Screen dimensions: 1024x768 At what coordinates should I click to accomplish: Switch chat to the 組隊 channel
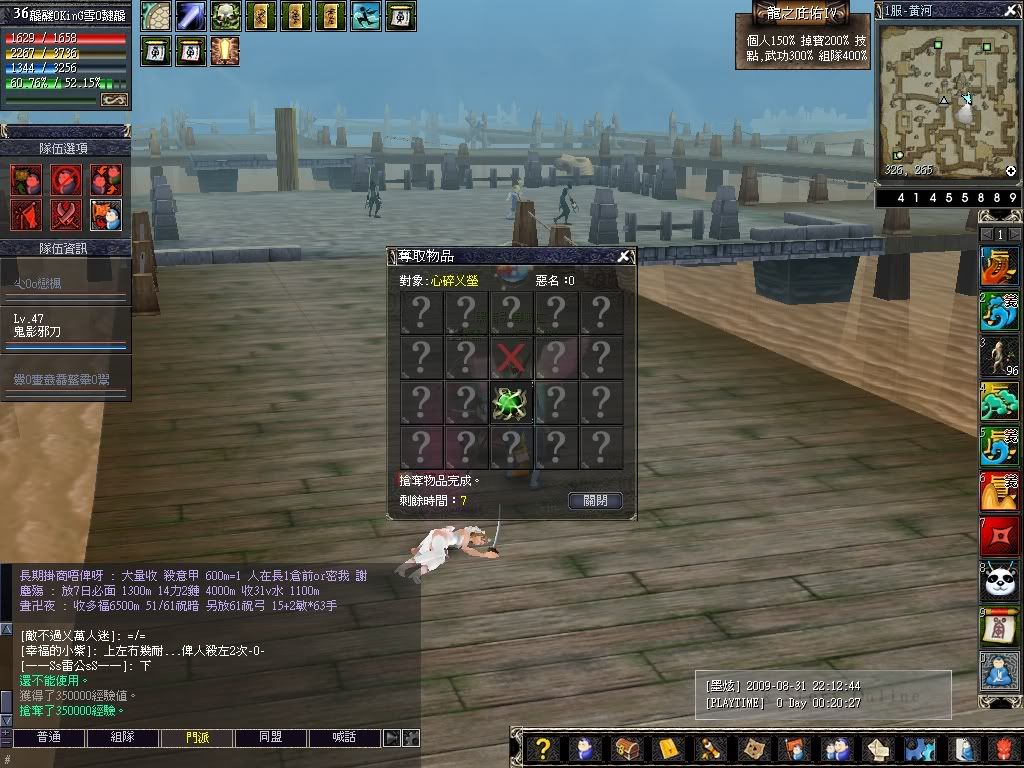(122, 737)
